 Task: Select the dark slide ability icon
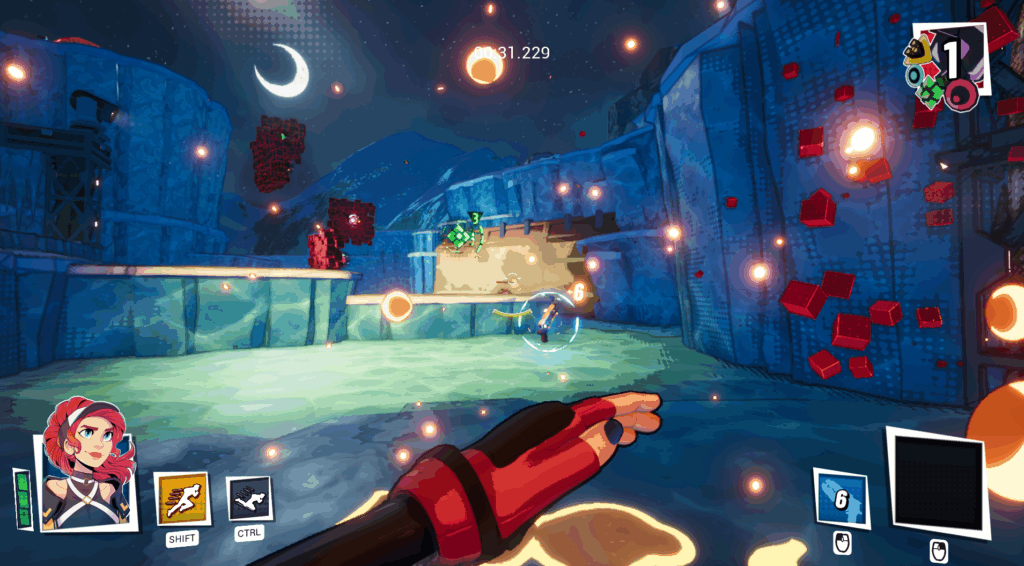(248, 497)
